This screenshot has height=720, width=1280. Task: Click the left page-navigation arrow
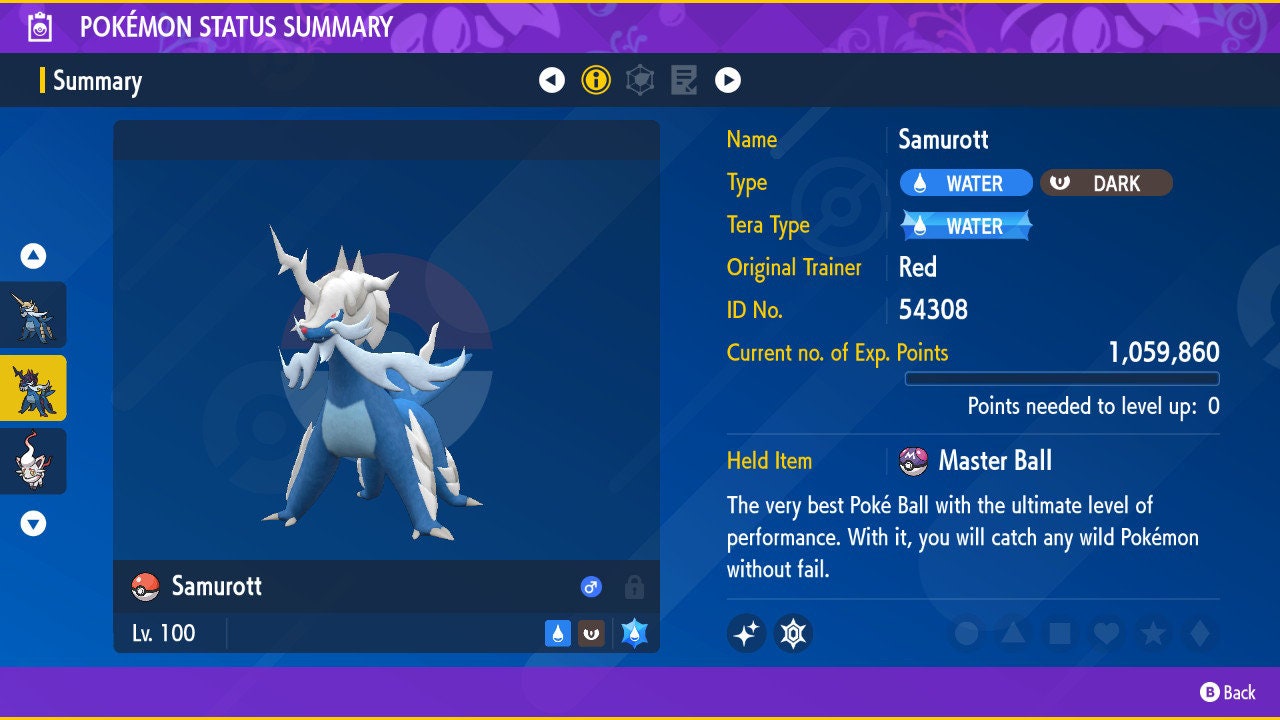(552, 80)
